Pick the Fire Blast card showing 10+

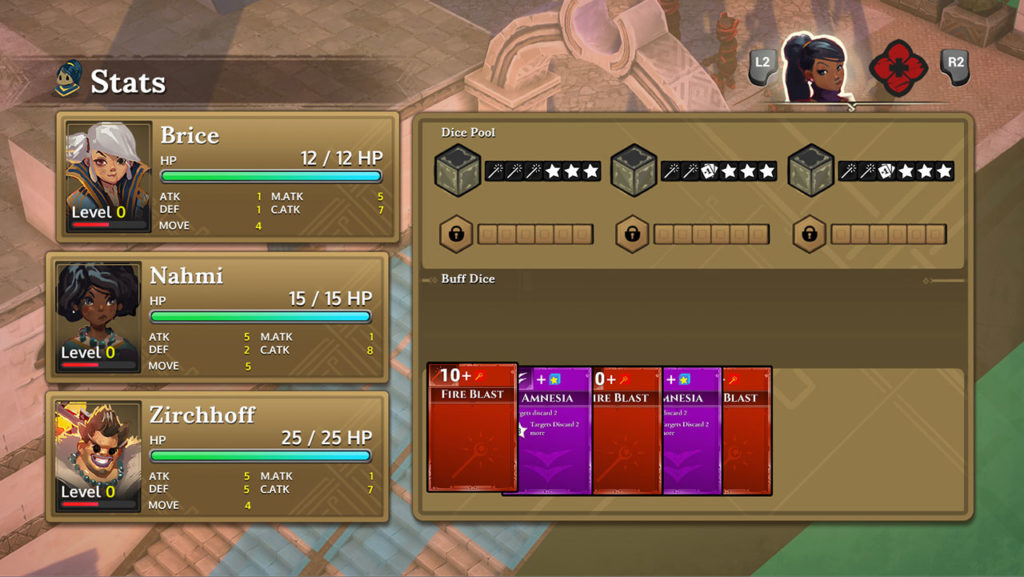coord(472,427)
